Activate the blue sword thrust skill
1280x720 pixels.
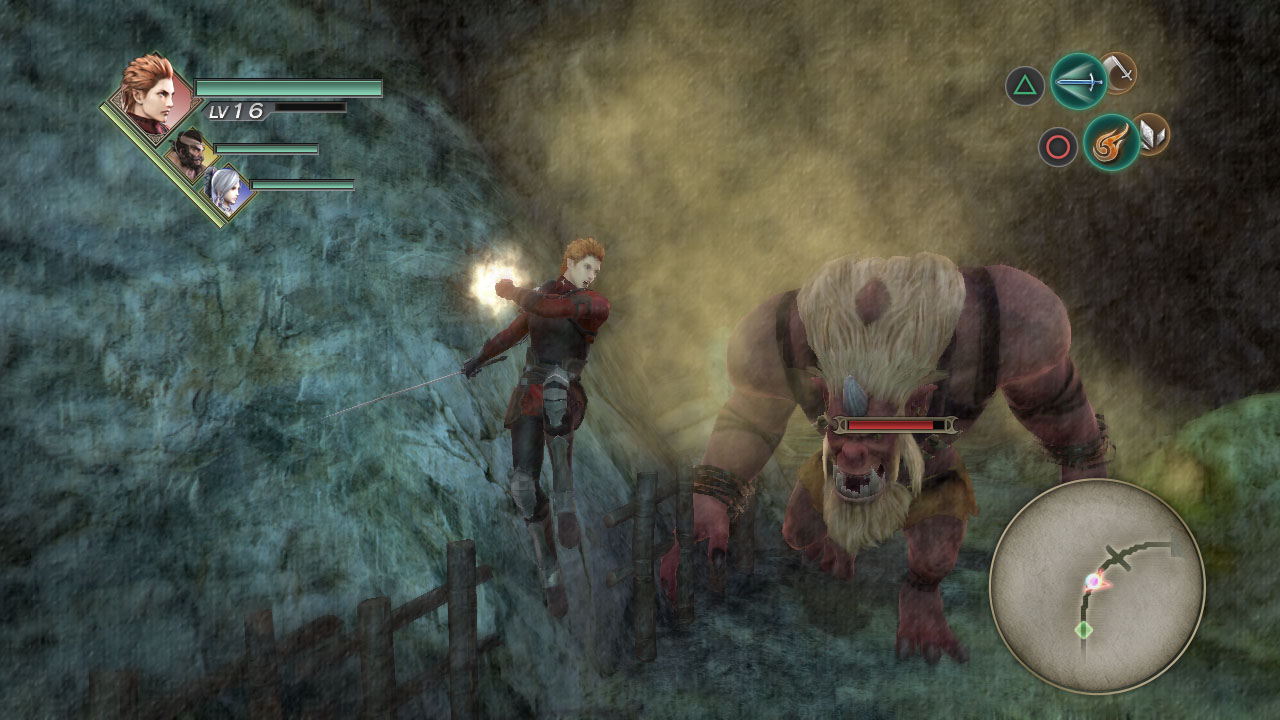(x=1079, y=81)
